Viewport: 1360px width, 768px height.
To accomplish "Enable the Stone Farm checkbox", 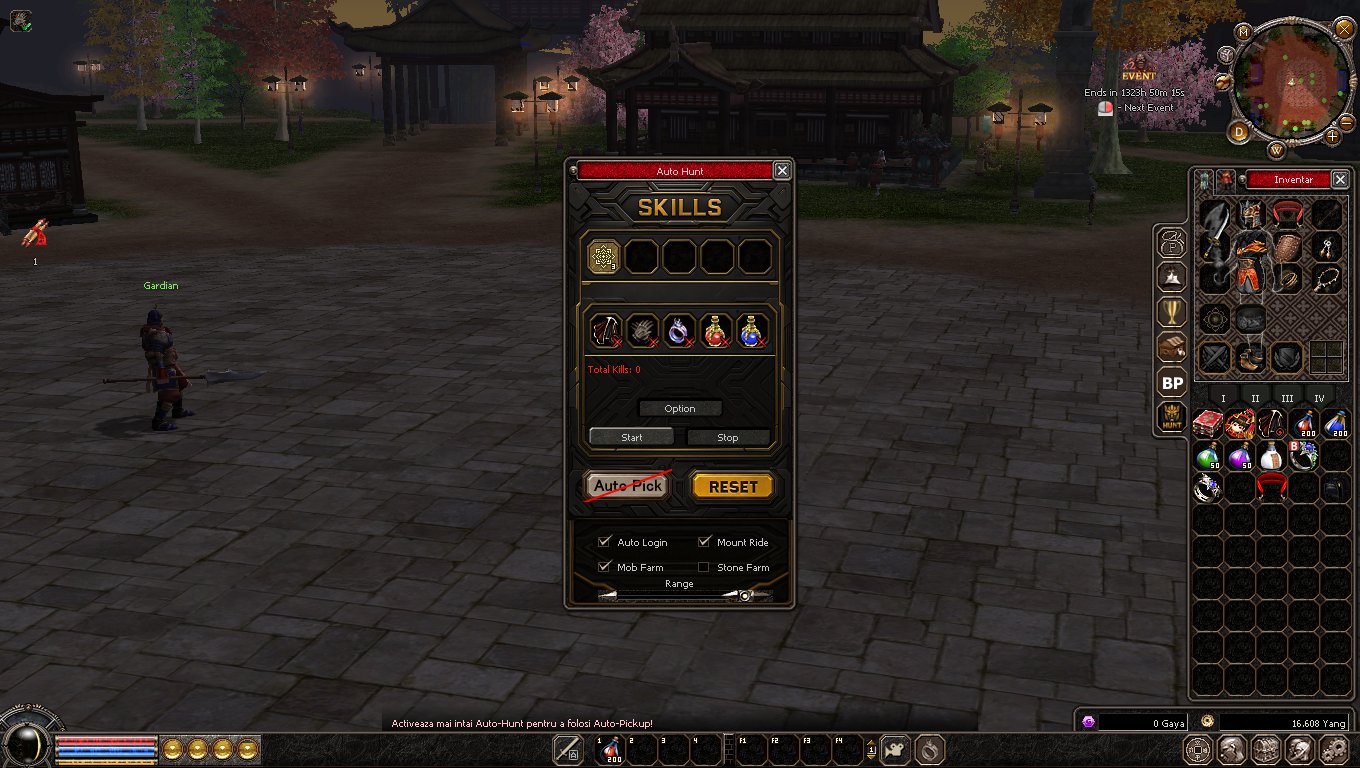I will pyautogui.click(x=704, y=567).
